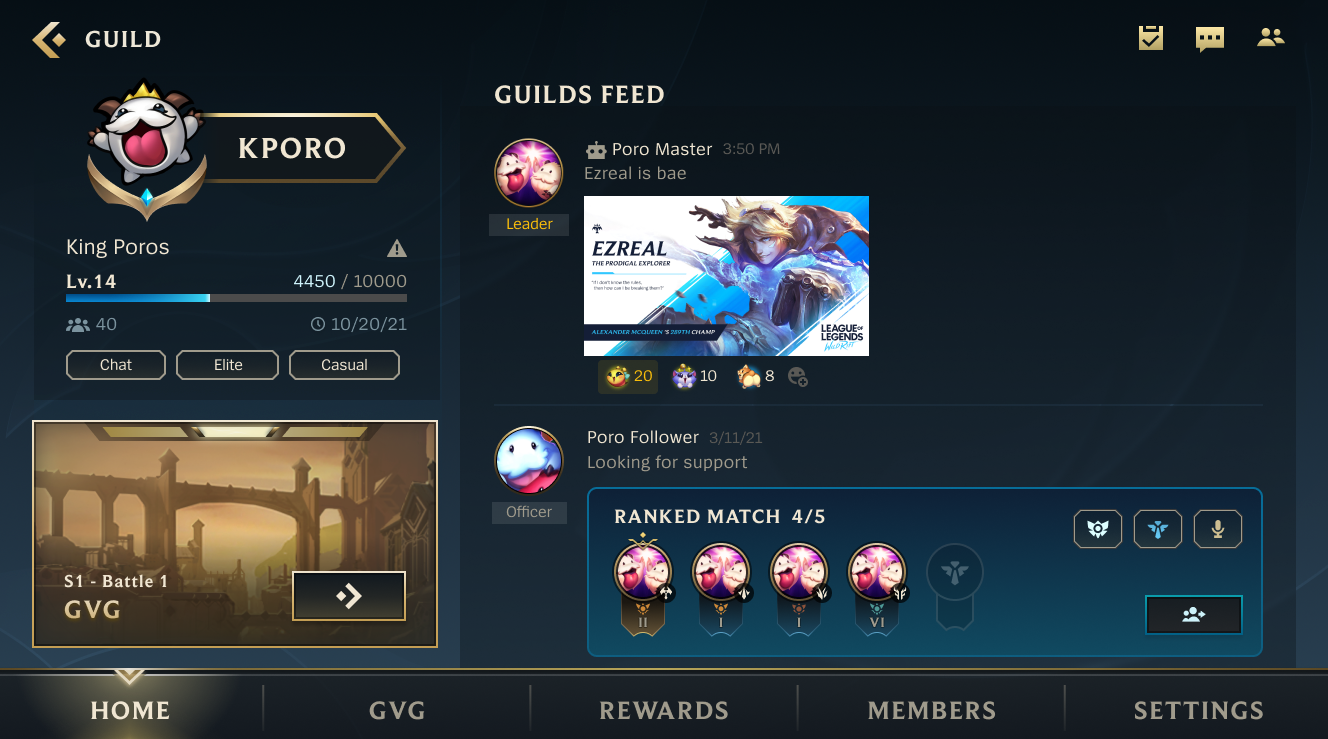The width and height of the screenshot is (1328, 739).
Task: Toggle the poro emoji reaction showing 20
Action: 627,376
